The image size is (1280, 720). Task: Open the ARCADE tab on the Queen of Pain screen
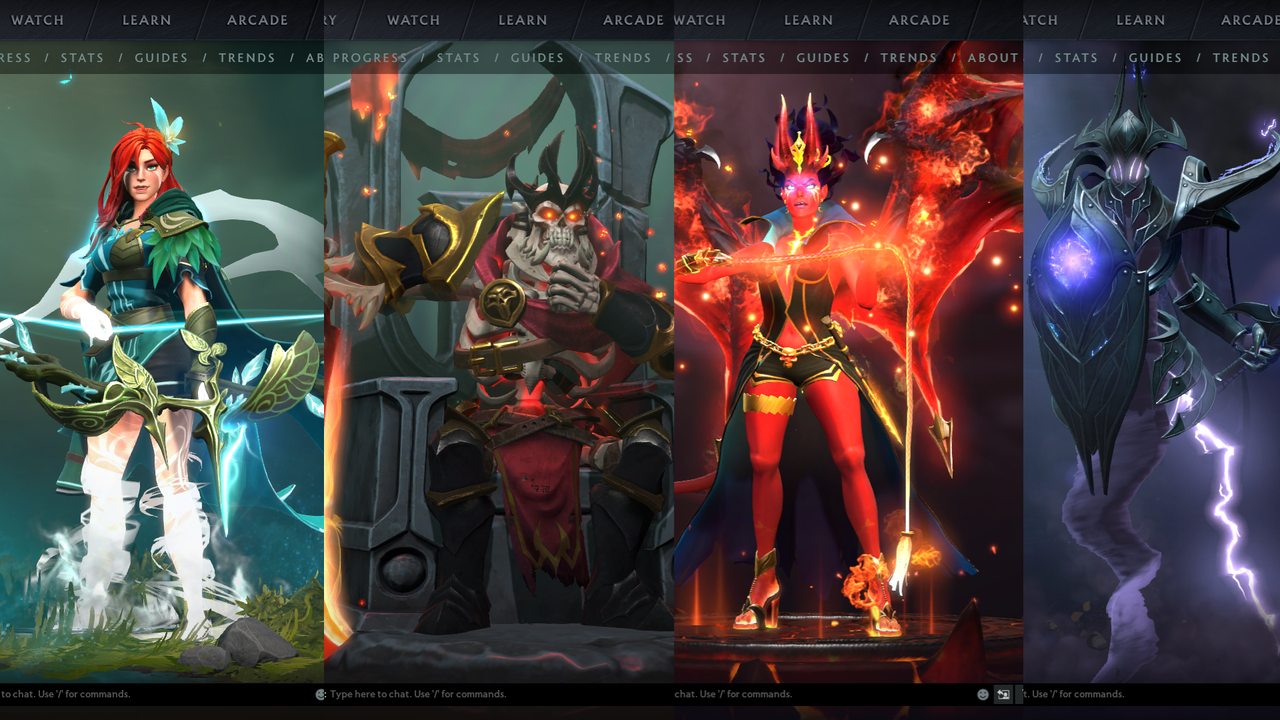(x=917, y=20)
